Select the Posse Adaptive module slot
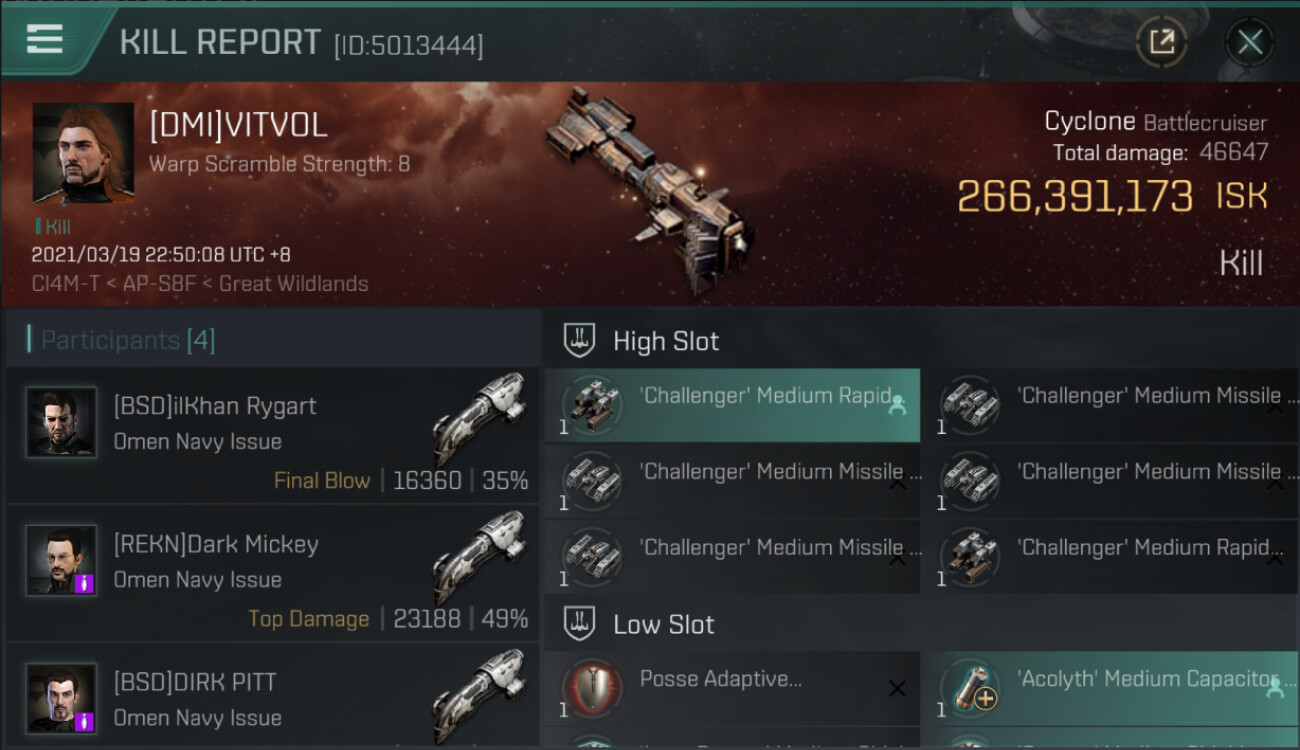This screenshot has height=750, width=1300. click(732, 689)
